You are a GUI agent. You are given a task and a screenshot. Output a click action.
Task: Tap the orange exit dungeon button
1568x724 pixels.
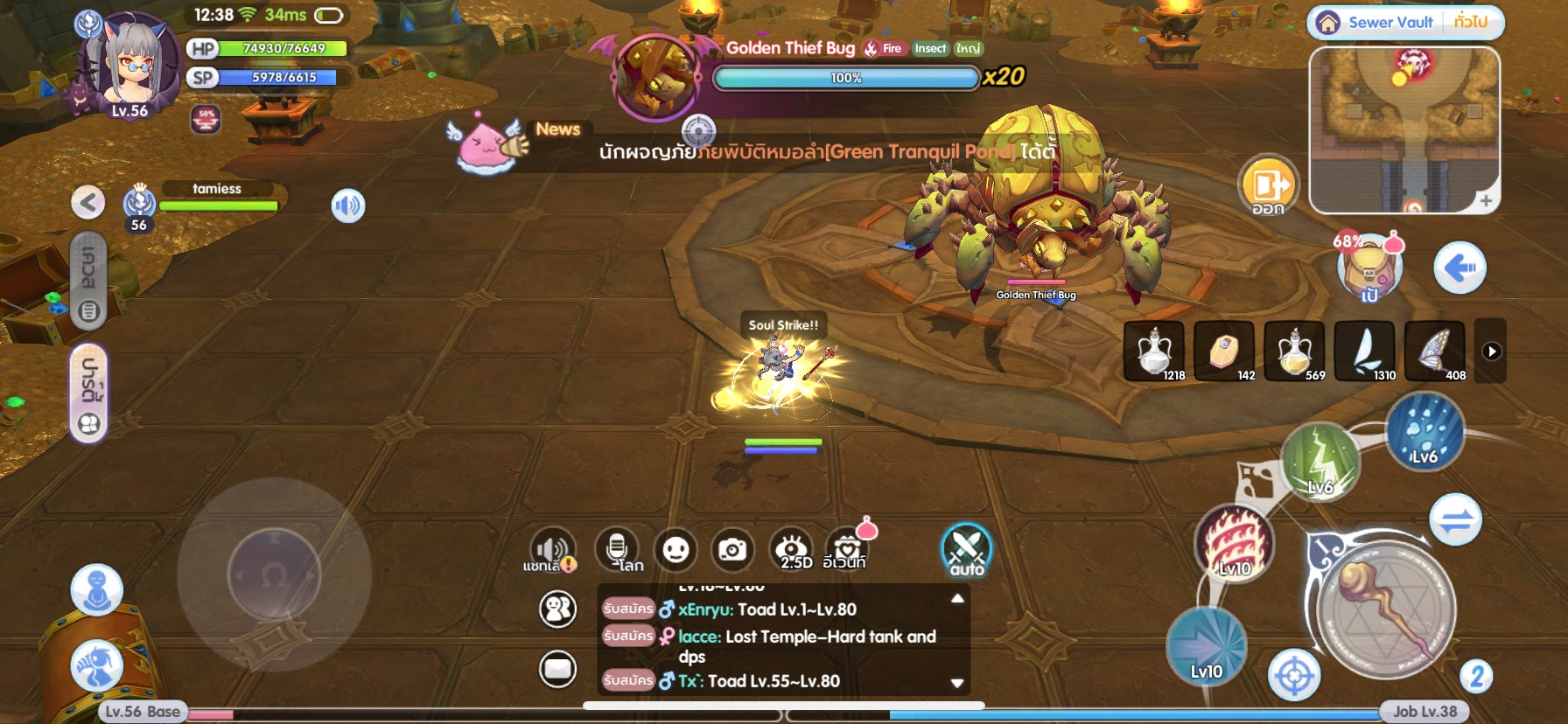(1268, 185)
